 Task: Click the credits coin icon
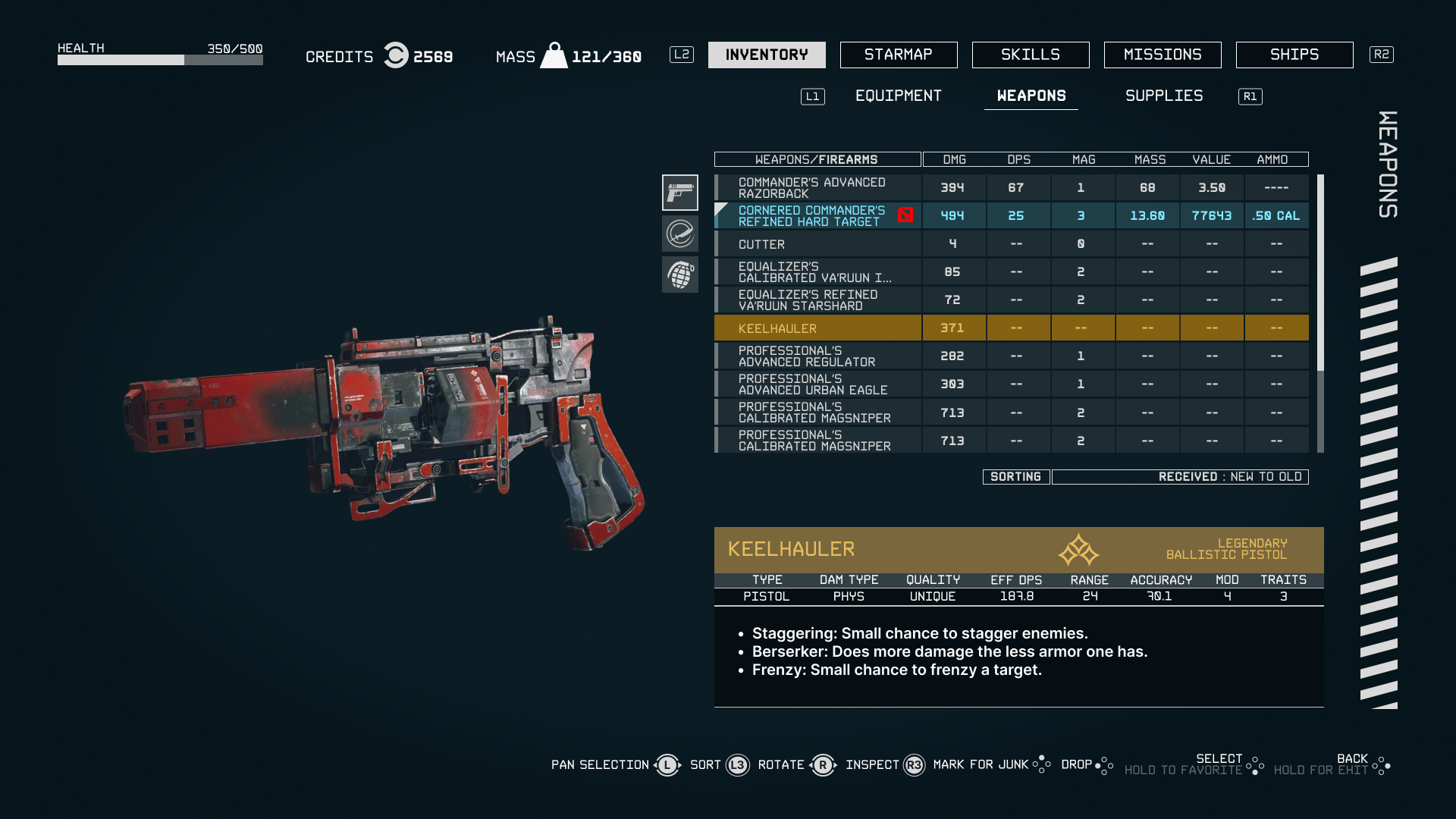point(394,55)
